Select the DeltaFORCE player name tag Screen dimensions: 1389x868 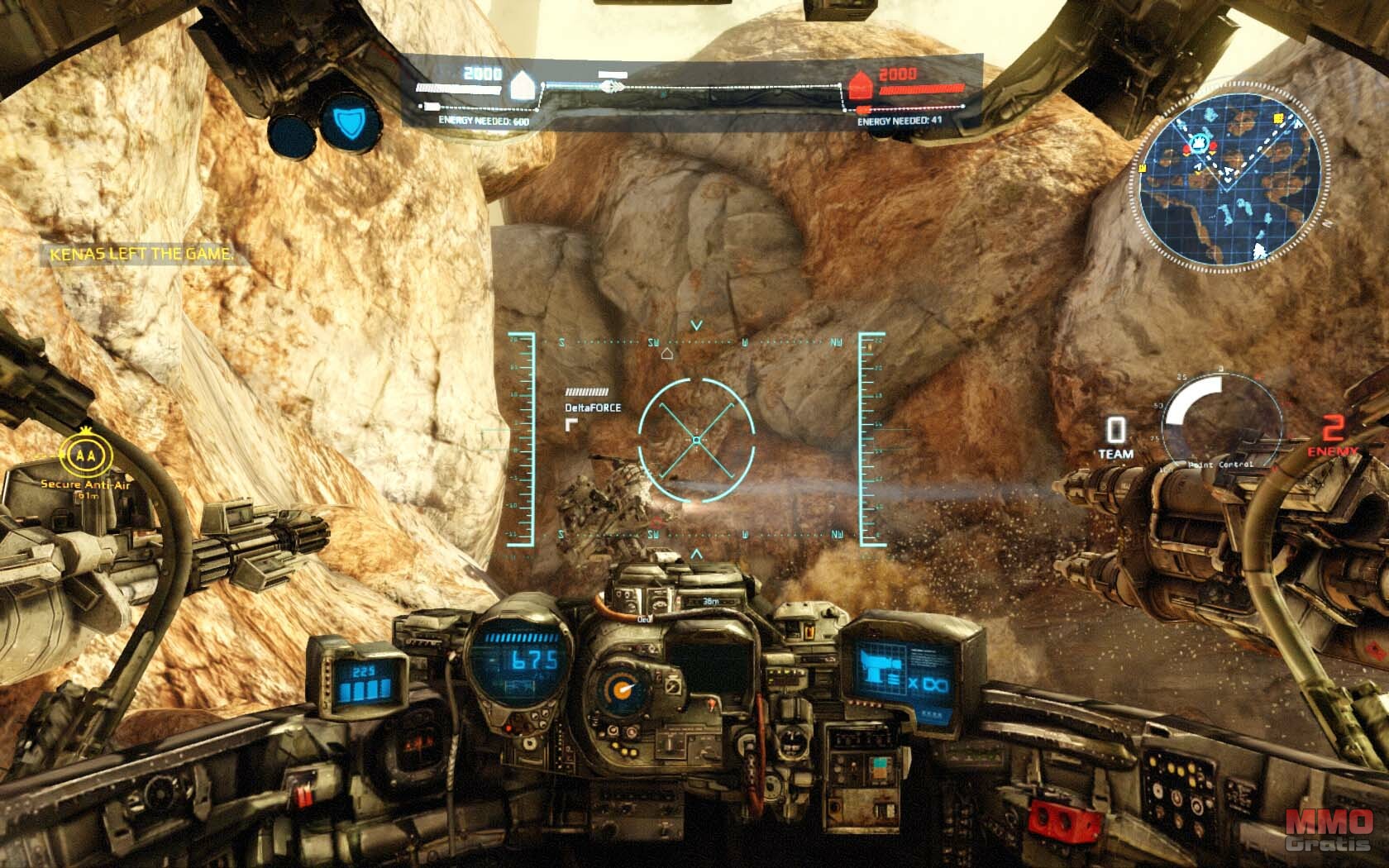[593, 408]
